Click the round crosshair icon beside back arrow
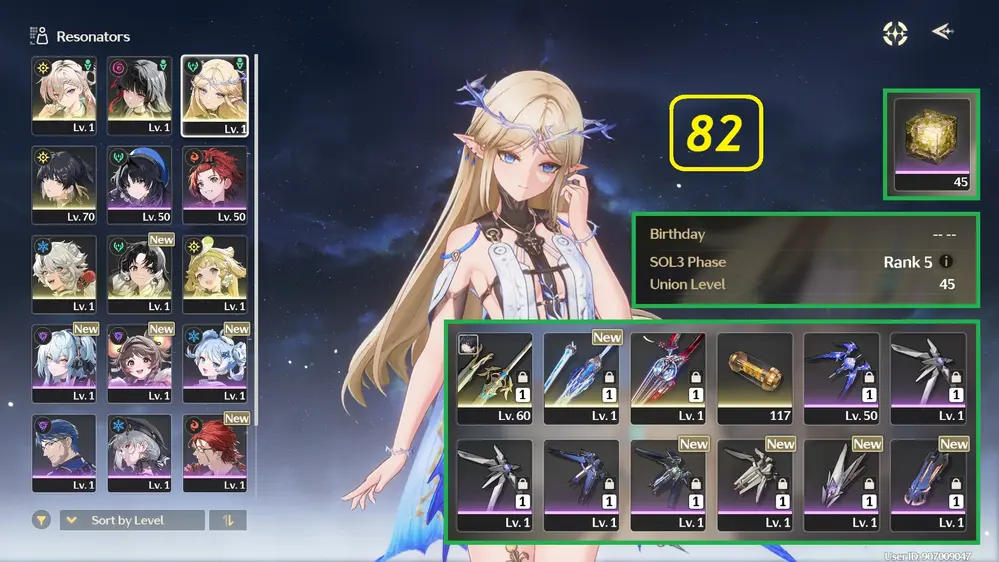 (x=895, y=33)
